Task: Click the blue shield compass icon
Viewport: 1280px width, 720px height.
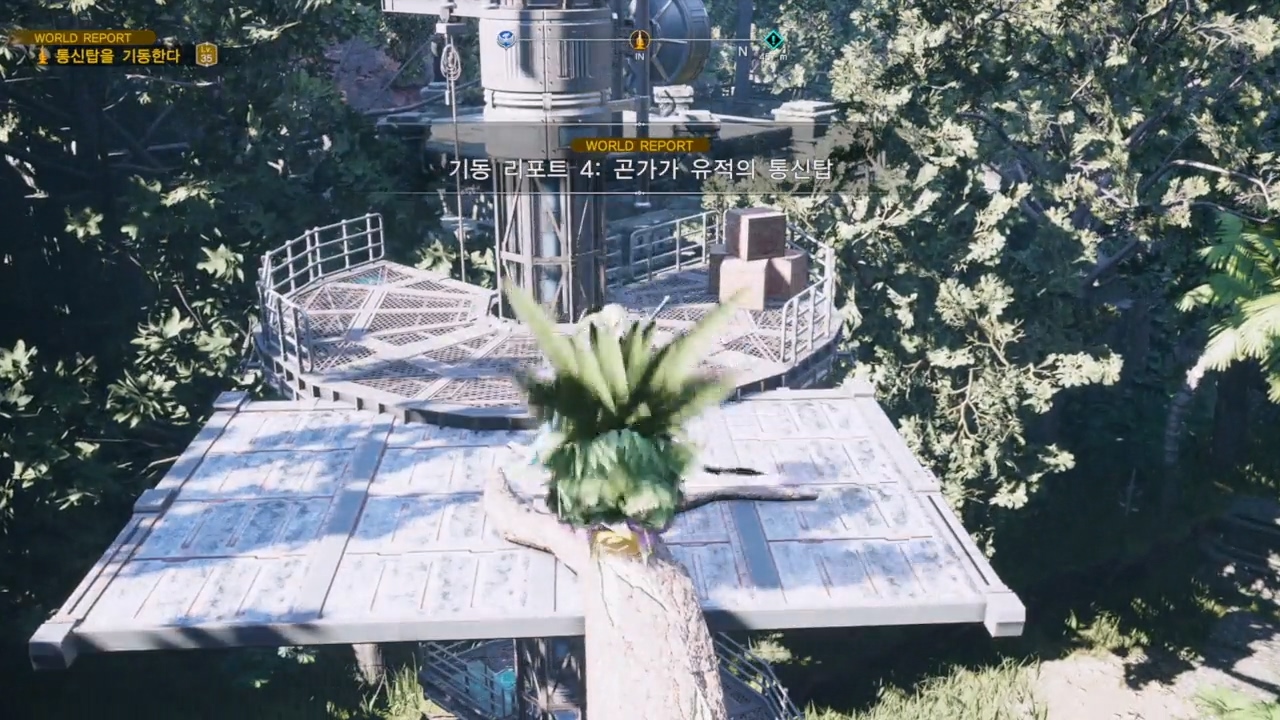Action: tap(506, 40)
